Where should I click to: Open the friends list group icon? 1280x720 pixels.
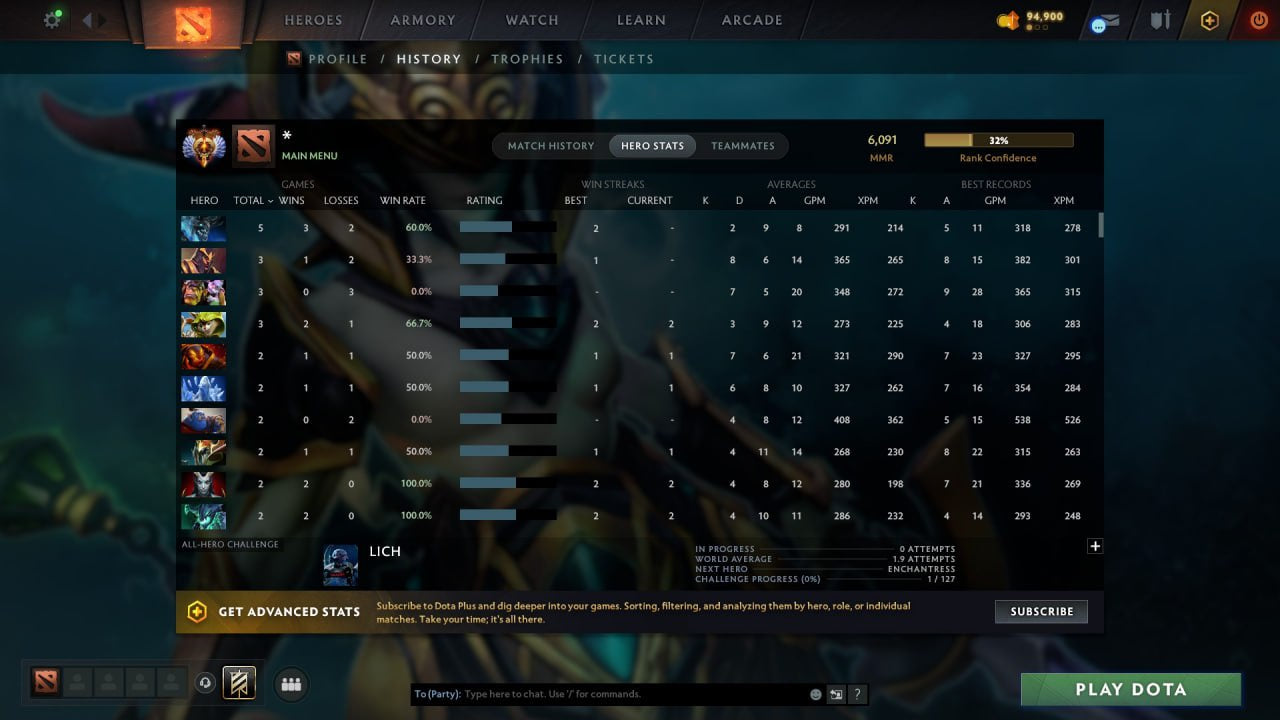[x=290, y=684]
